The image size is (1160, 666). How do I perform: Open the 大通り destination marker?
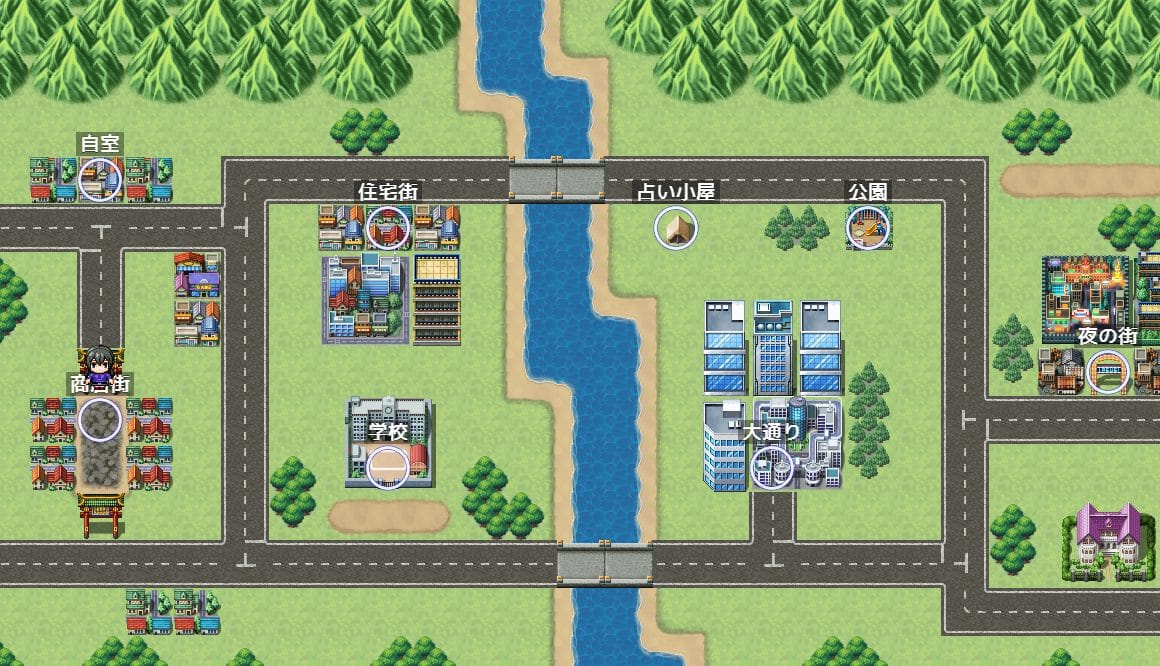click(x=771, y=466)
